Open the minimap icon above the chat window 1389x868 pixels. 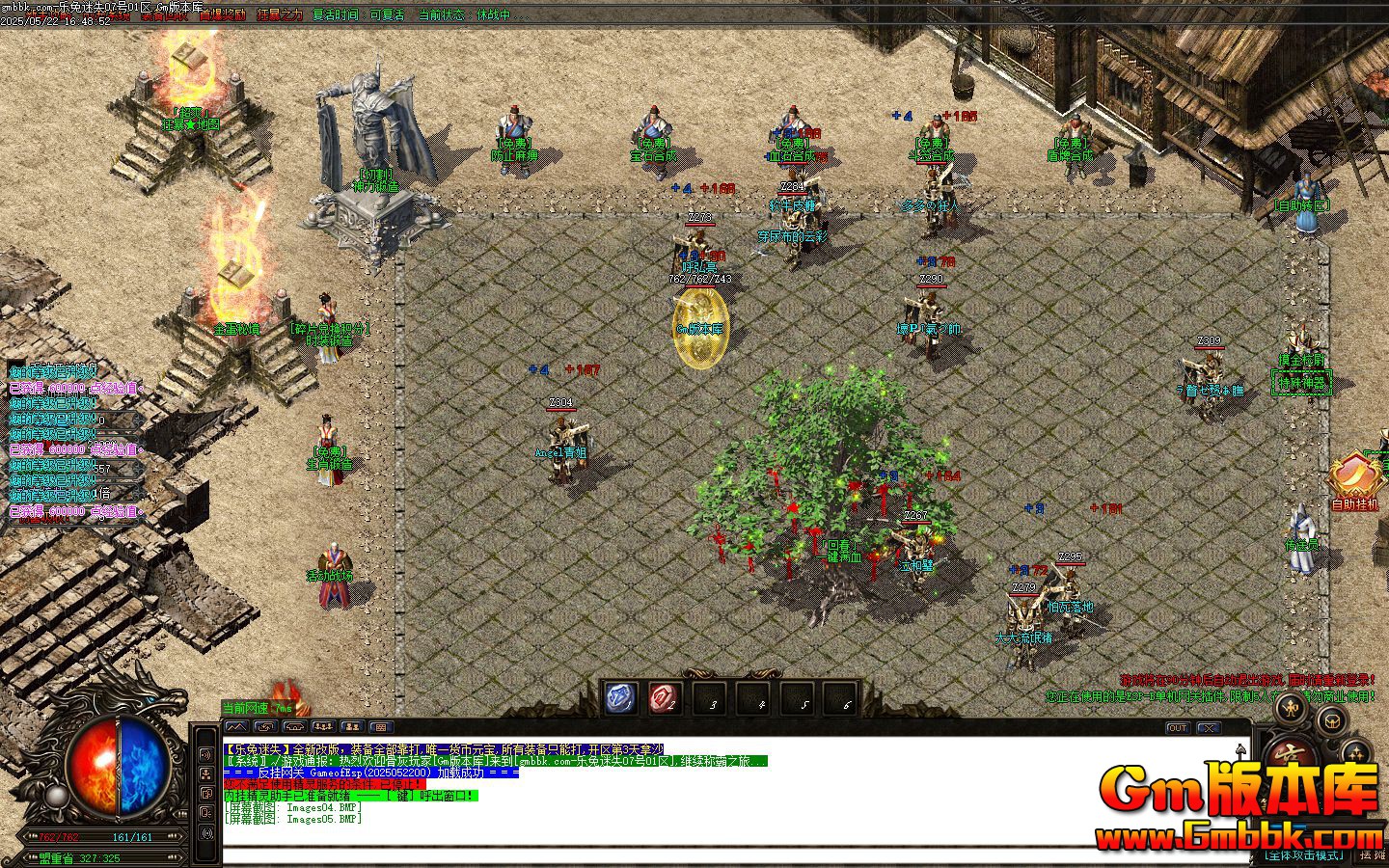point(236,726)
